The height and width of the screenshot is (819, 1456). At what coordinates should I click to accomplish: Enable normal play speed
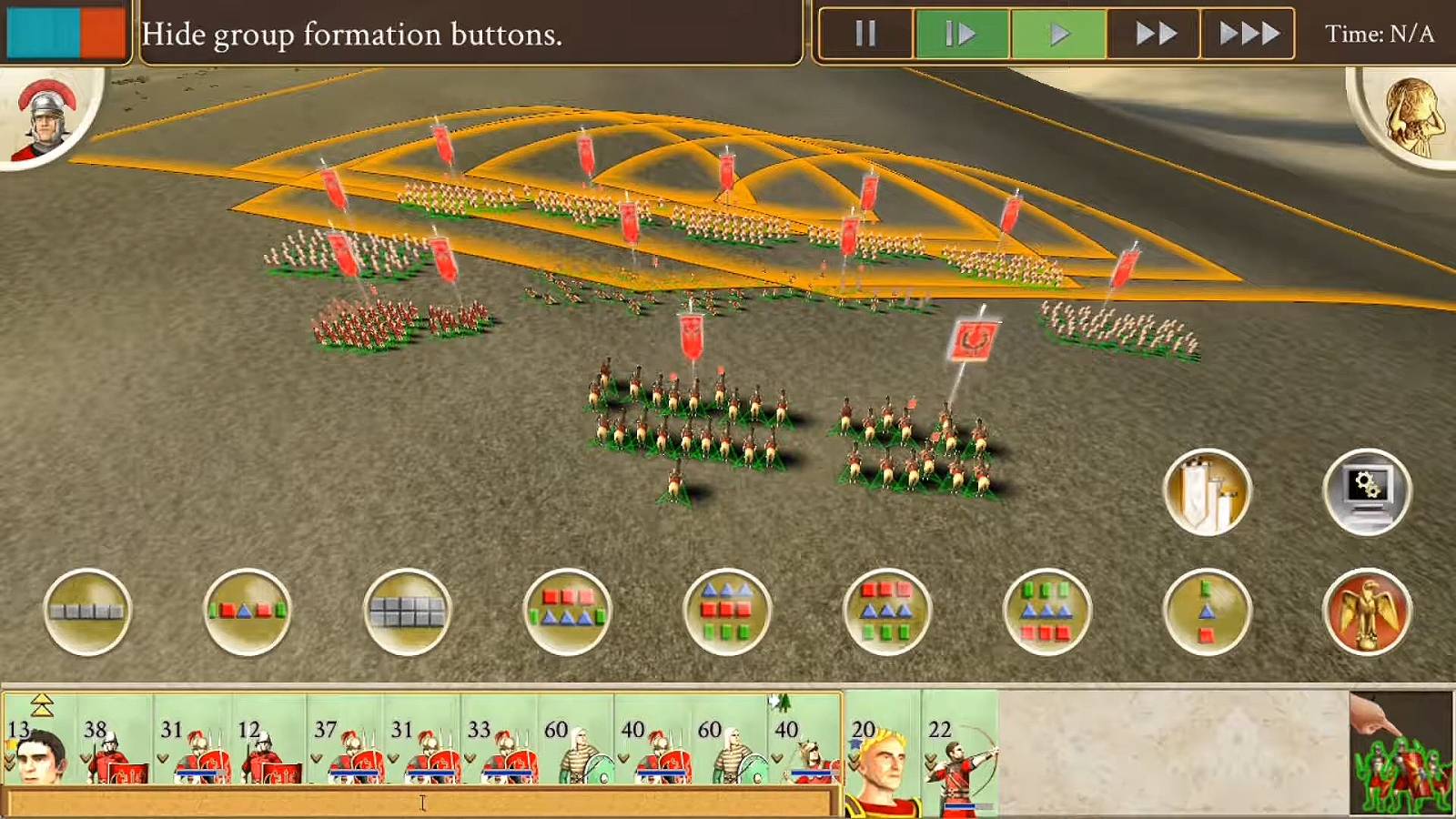tap(1059, 33)
